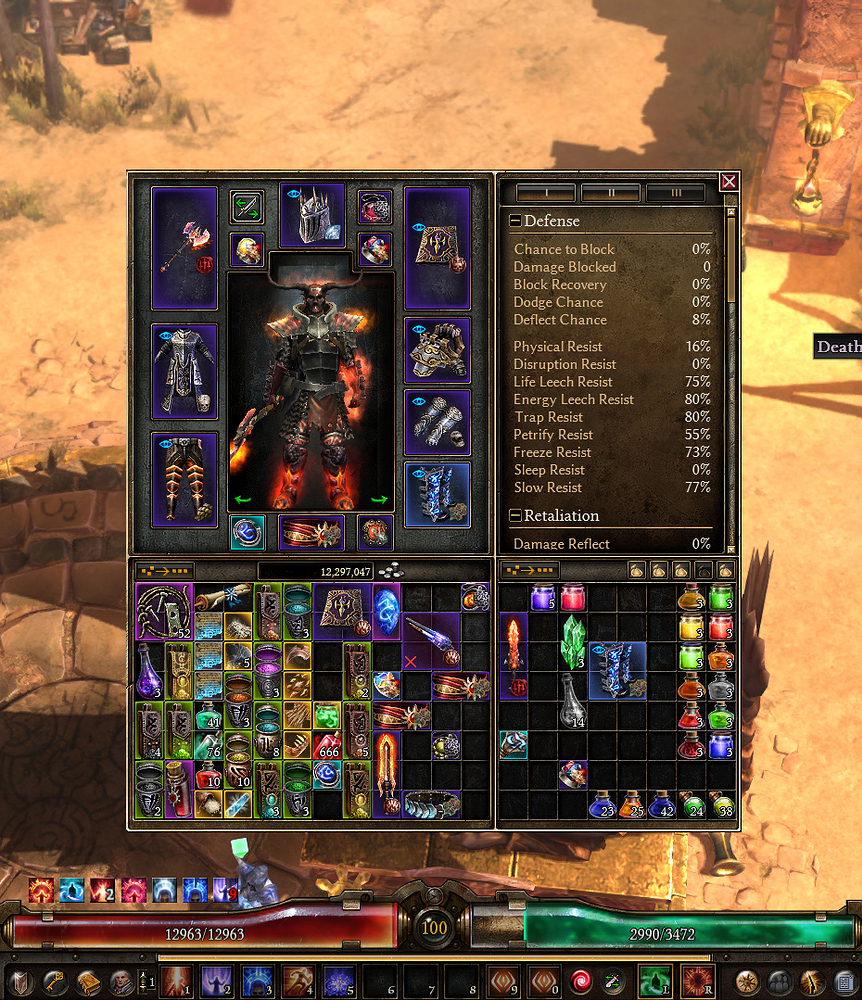Viewport: 862px width, 1000px height.
Task: Close the character stats window
Action: point(729,181)
